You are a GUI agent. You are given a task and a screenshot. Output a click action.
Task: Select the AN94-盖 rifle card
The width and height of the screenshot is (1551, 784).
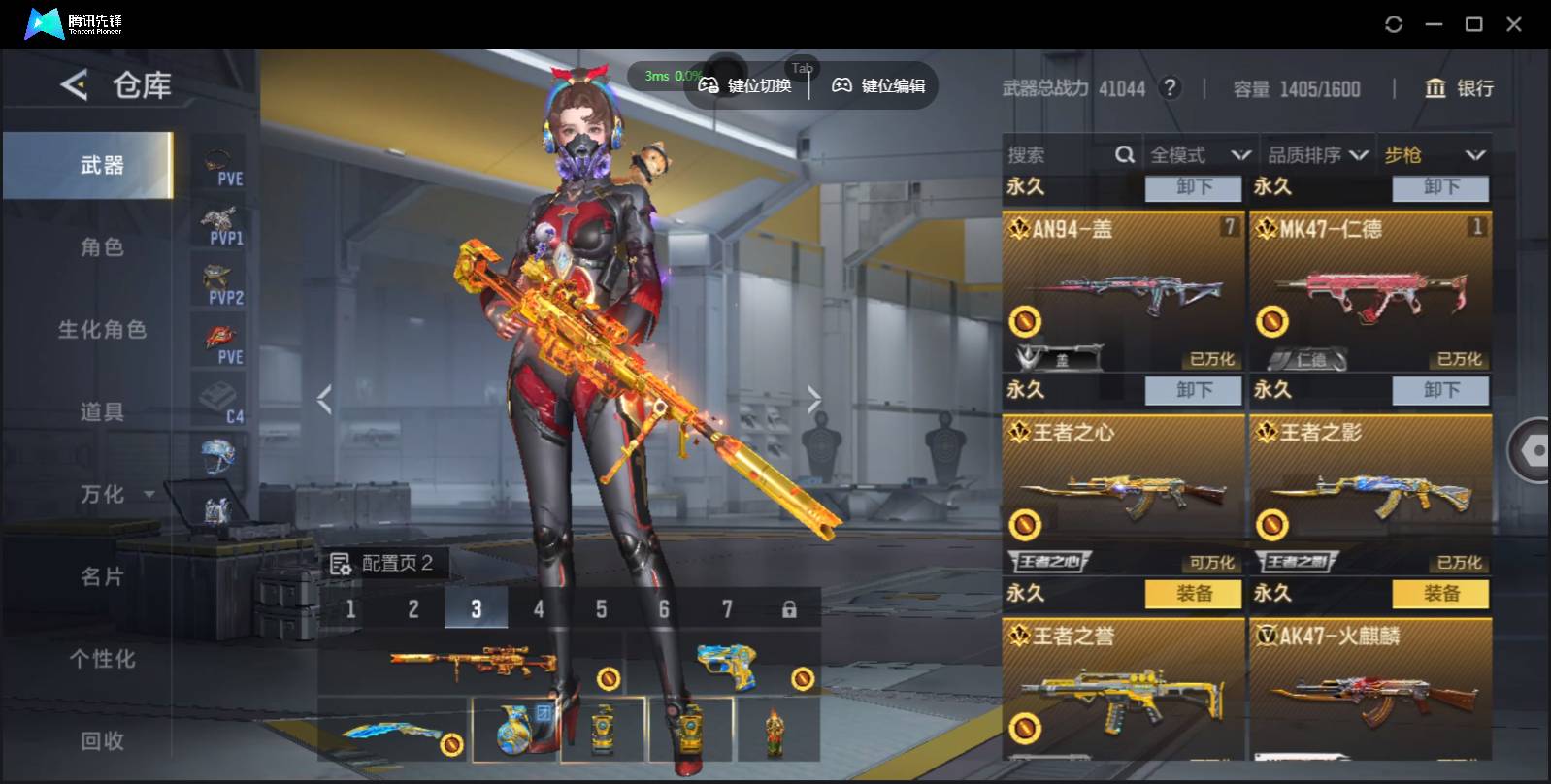(x=1123, y=291)
